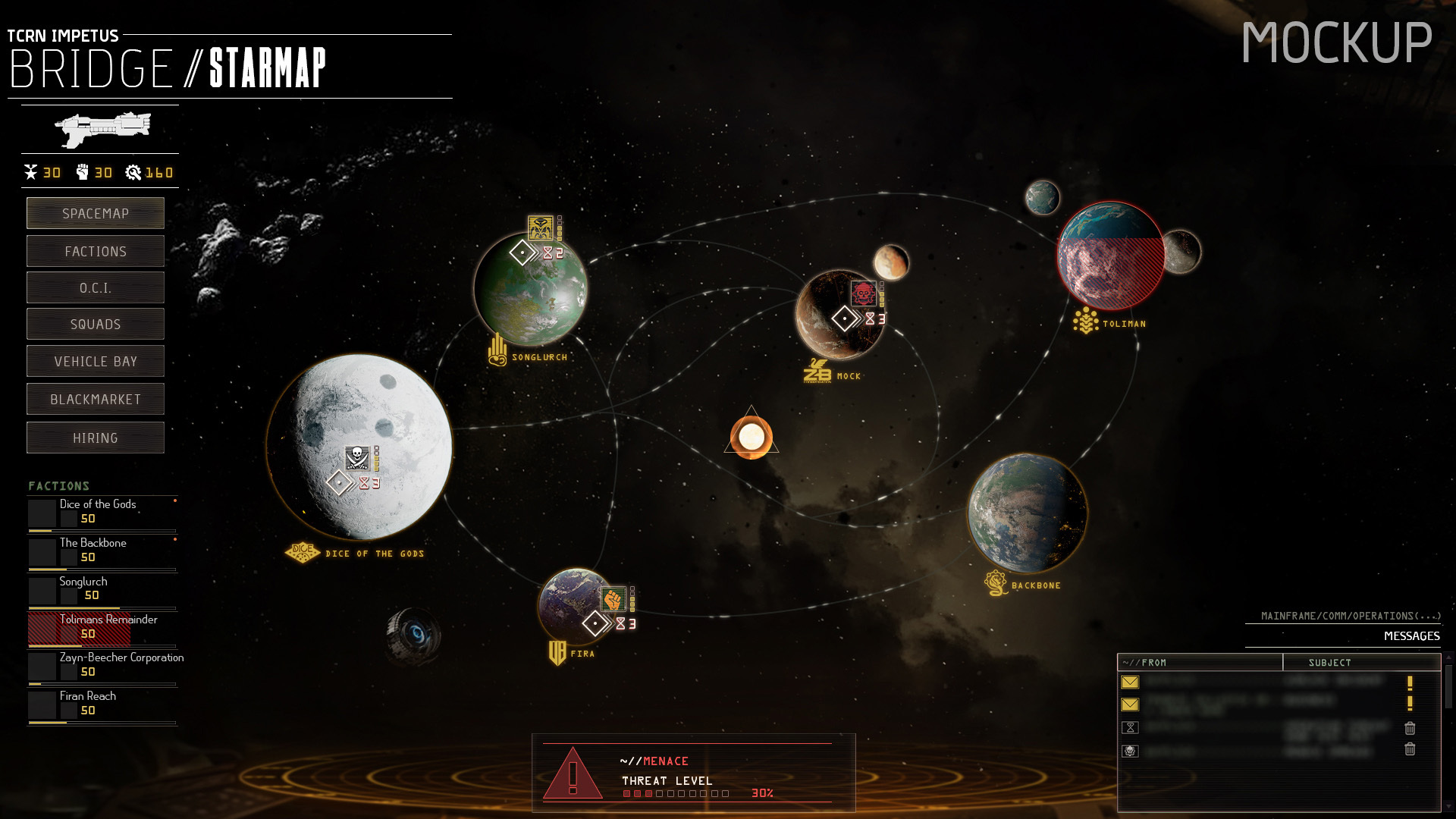Select the Firan Reach faction row
The image size is (1456, 819).
point(102,704)
